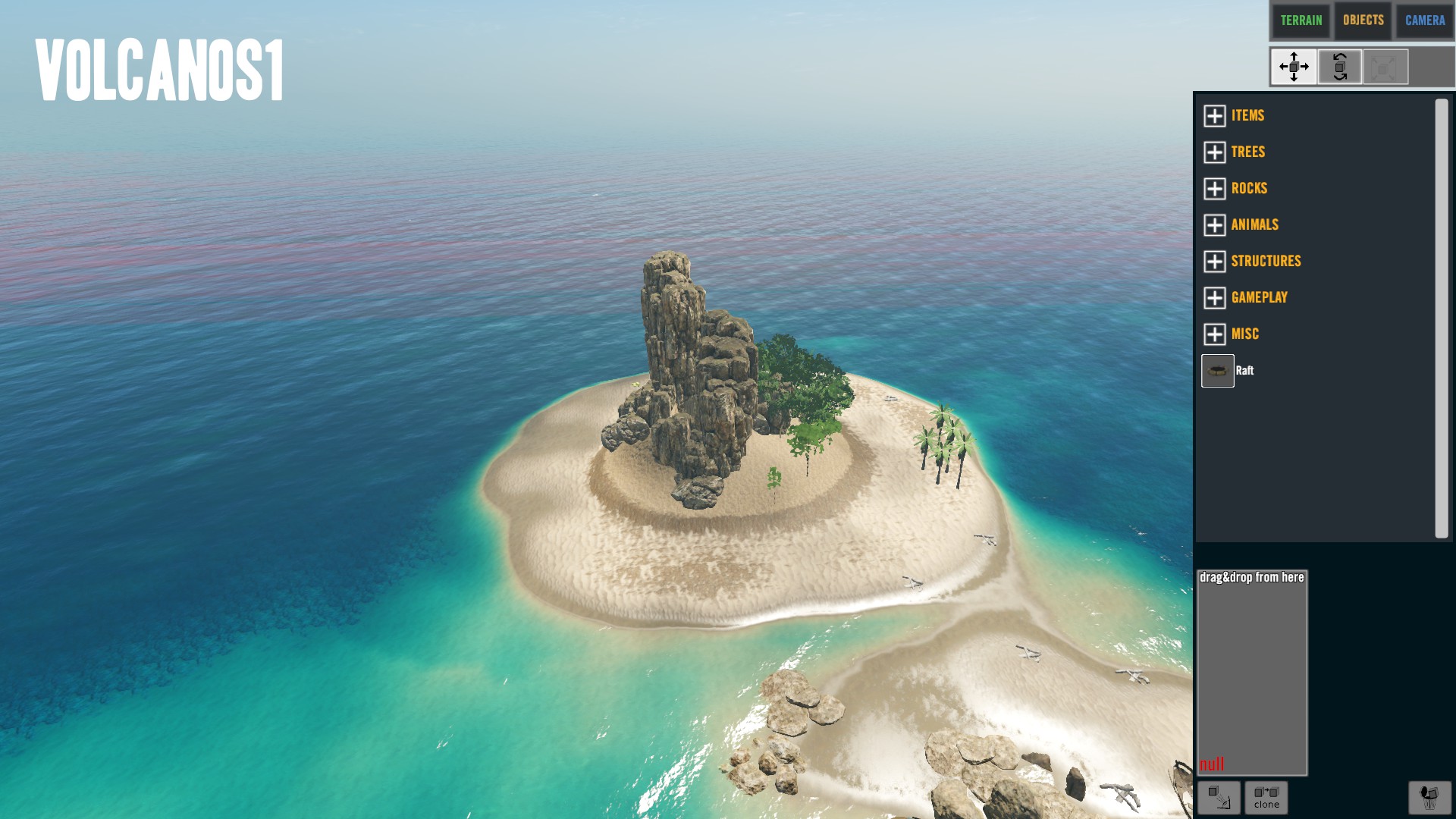Expand the Gameplay category
The image size is (1456, 819).
point(1215,297)
